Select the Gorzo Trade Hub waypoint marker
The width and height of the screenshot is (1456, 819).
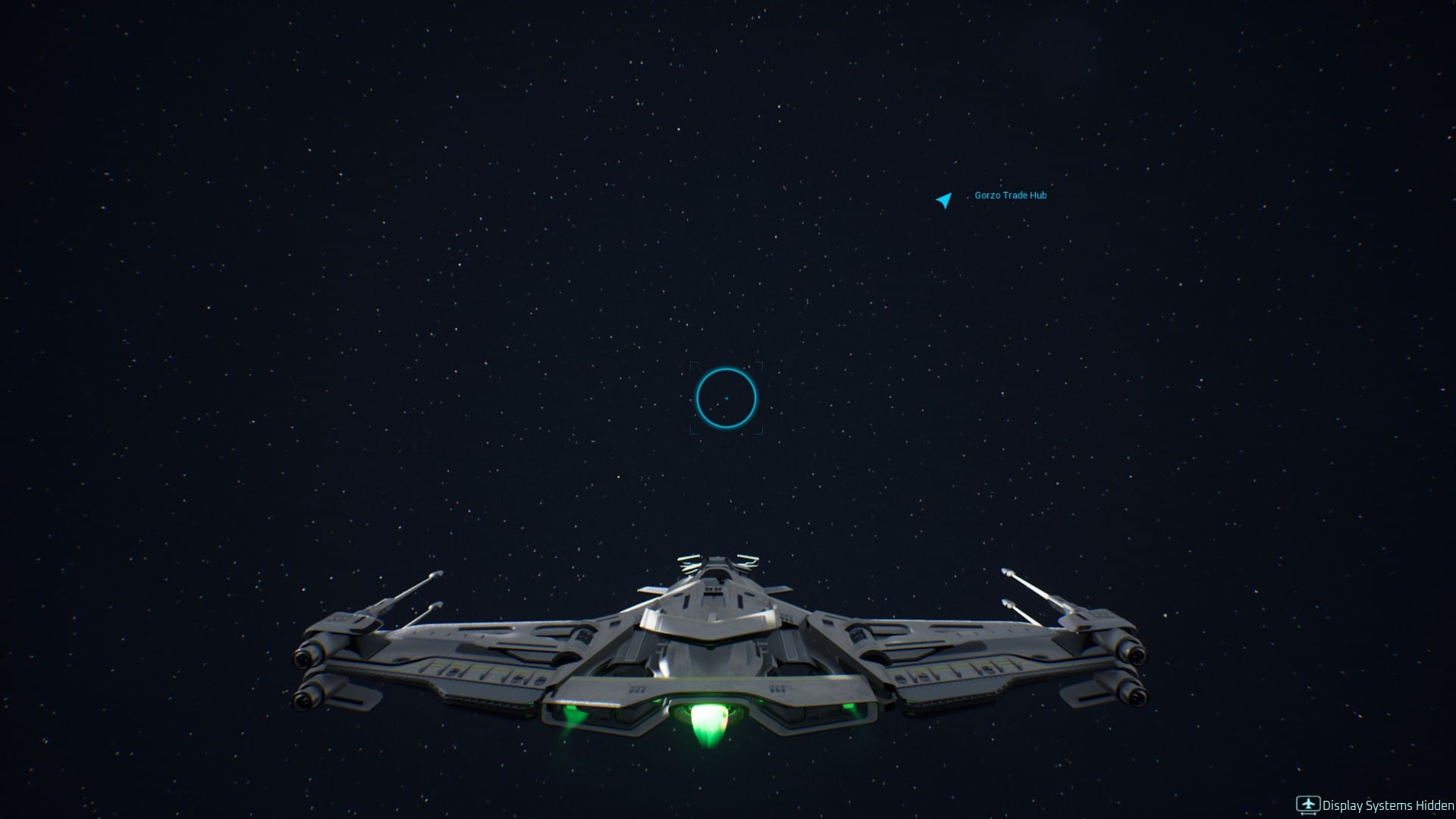(x=943, y=200)
